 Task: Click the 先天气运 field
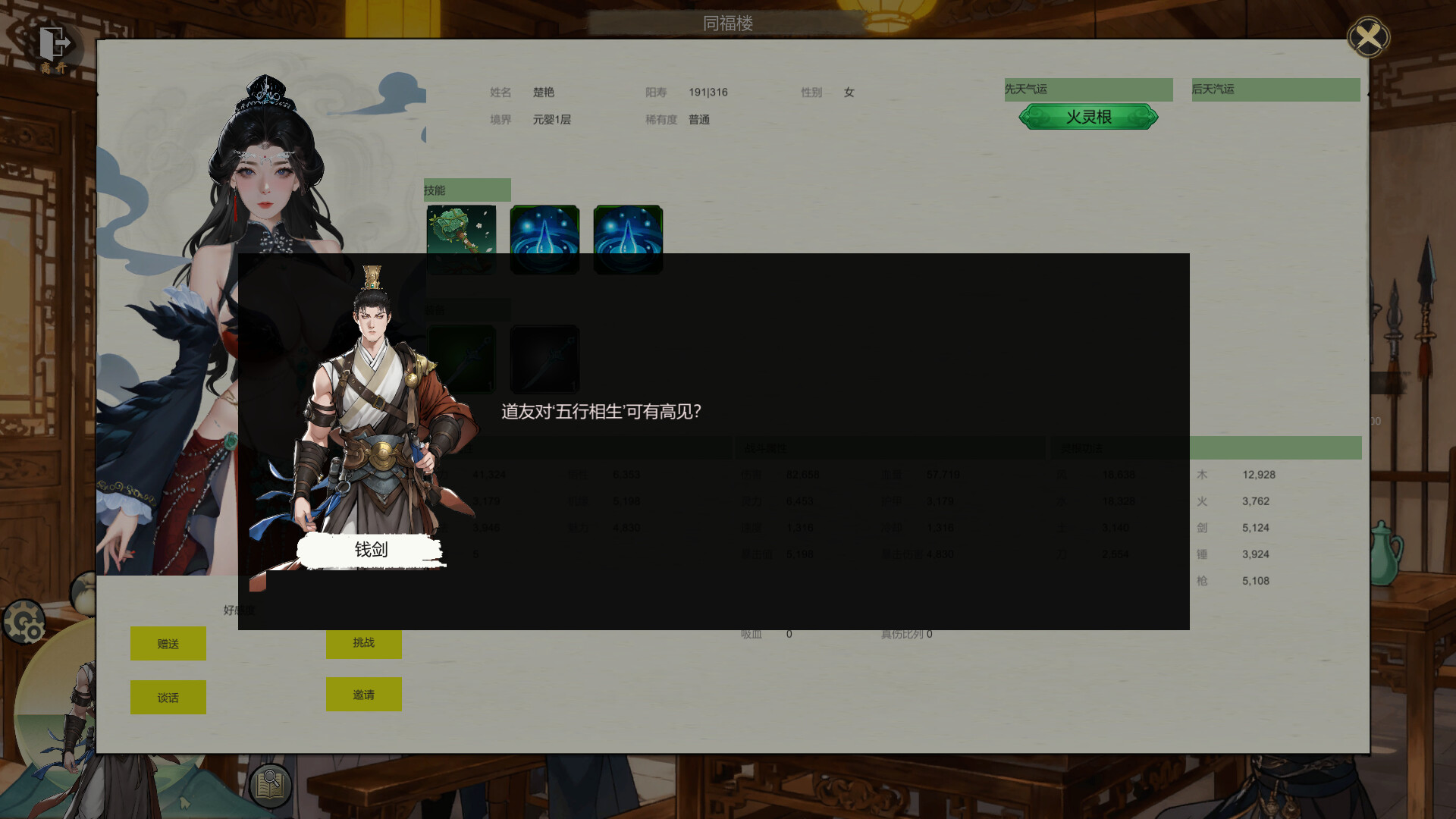click(x=1088, y=89)
